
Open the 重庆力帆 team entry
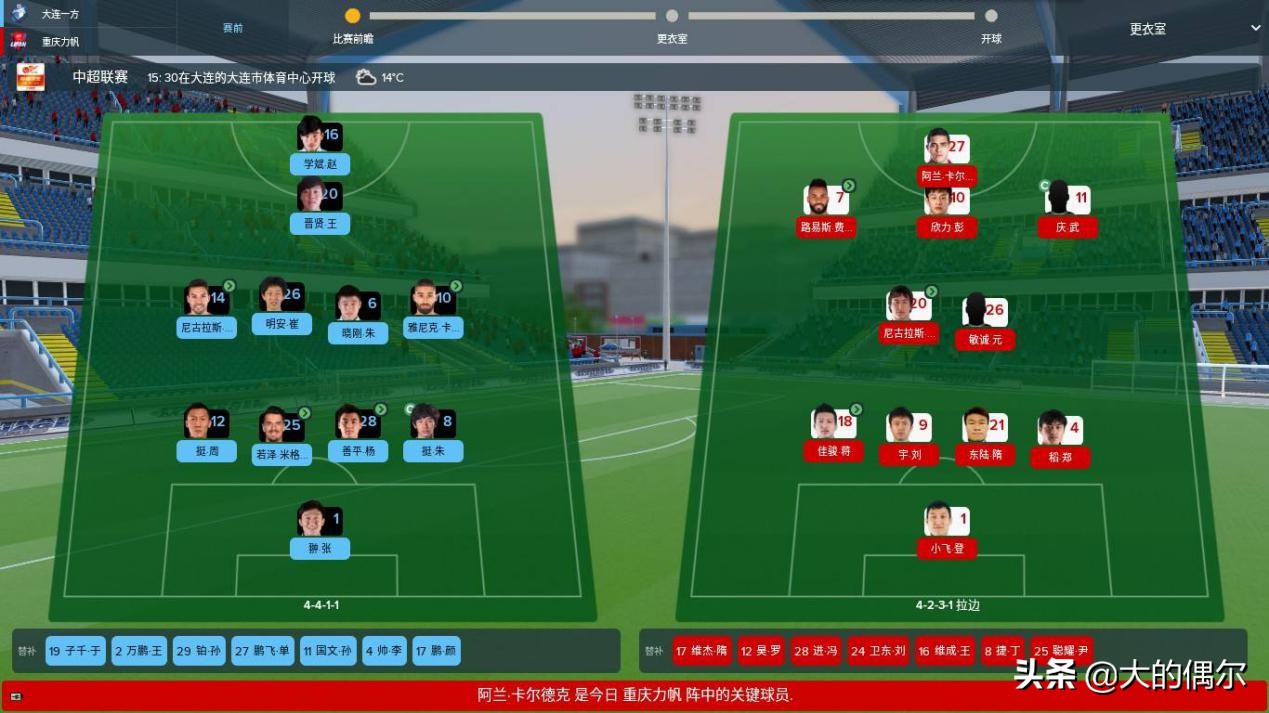click(x=60, y=42)
